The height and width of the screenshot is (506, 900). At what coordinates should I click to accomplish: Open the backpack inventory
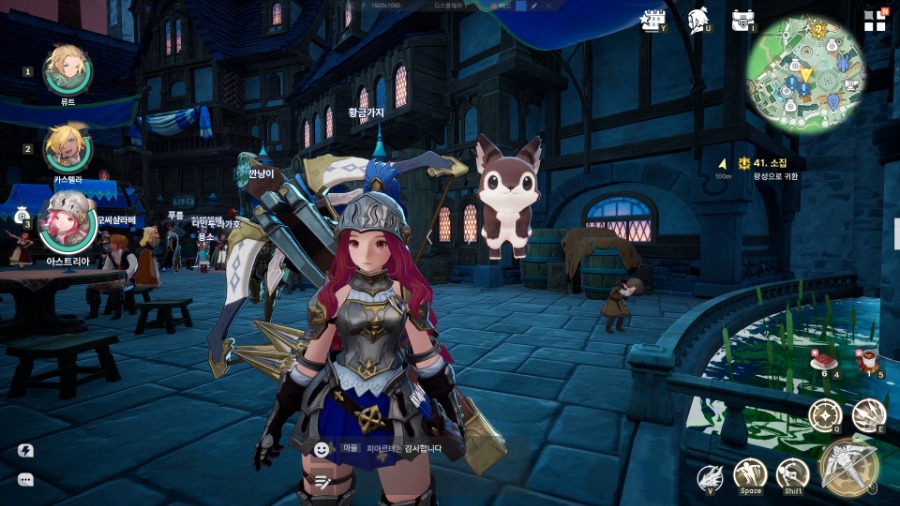click(742, 20)
